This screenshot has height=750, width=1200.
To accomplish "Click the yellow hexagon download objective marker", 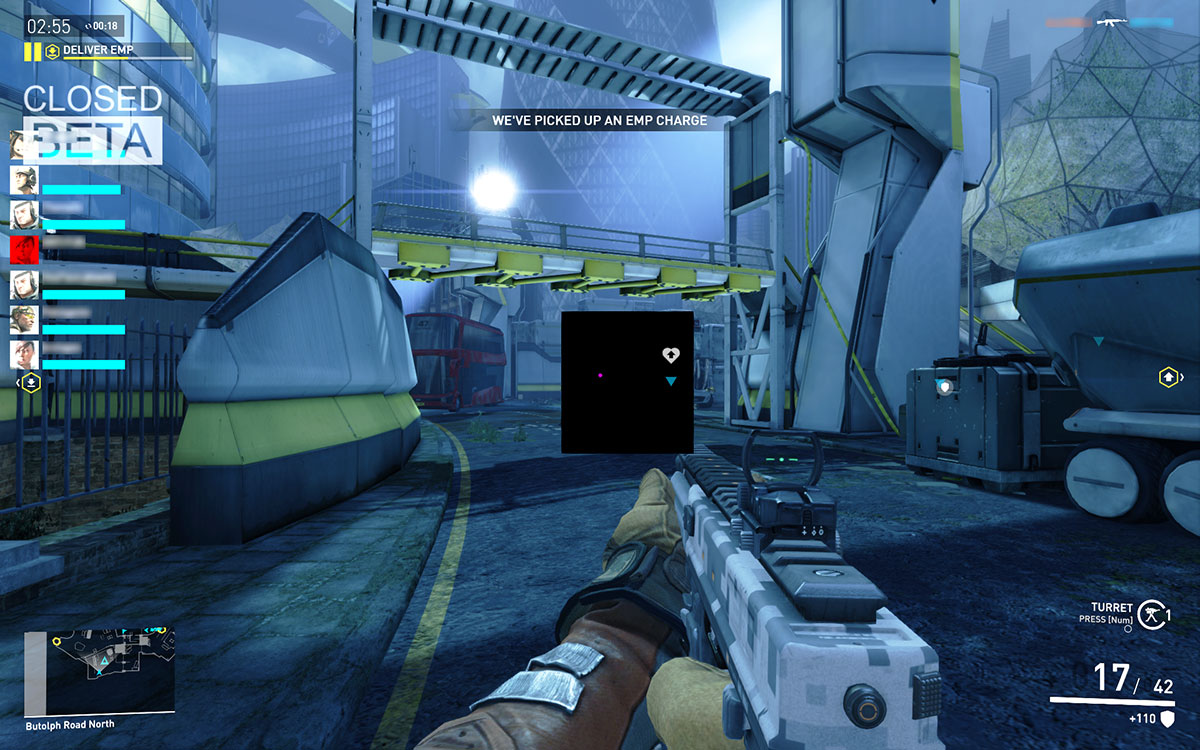I will pos(32,381).
